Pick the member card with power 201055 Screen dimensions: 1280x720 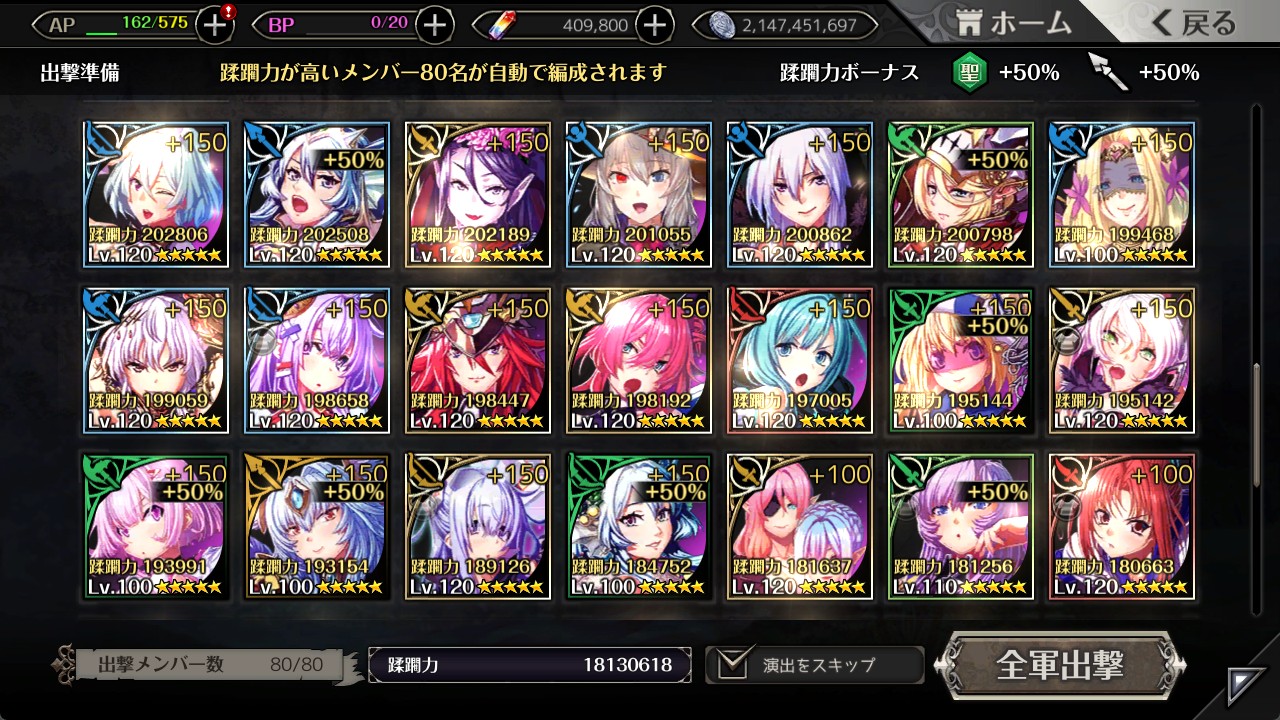click(x=639, y=195)
